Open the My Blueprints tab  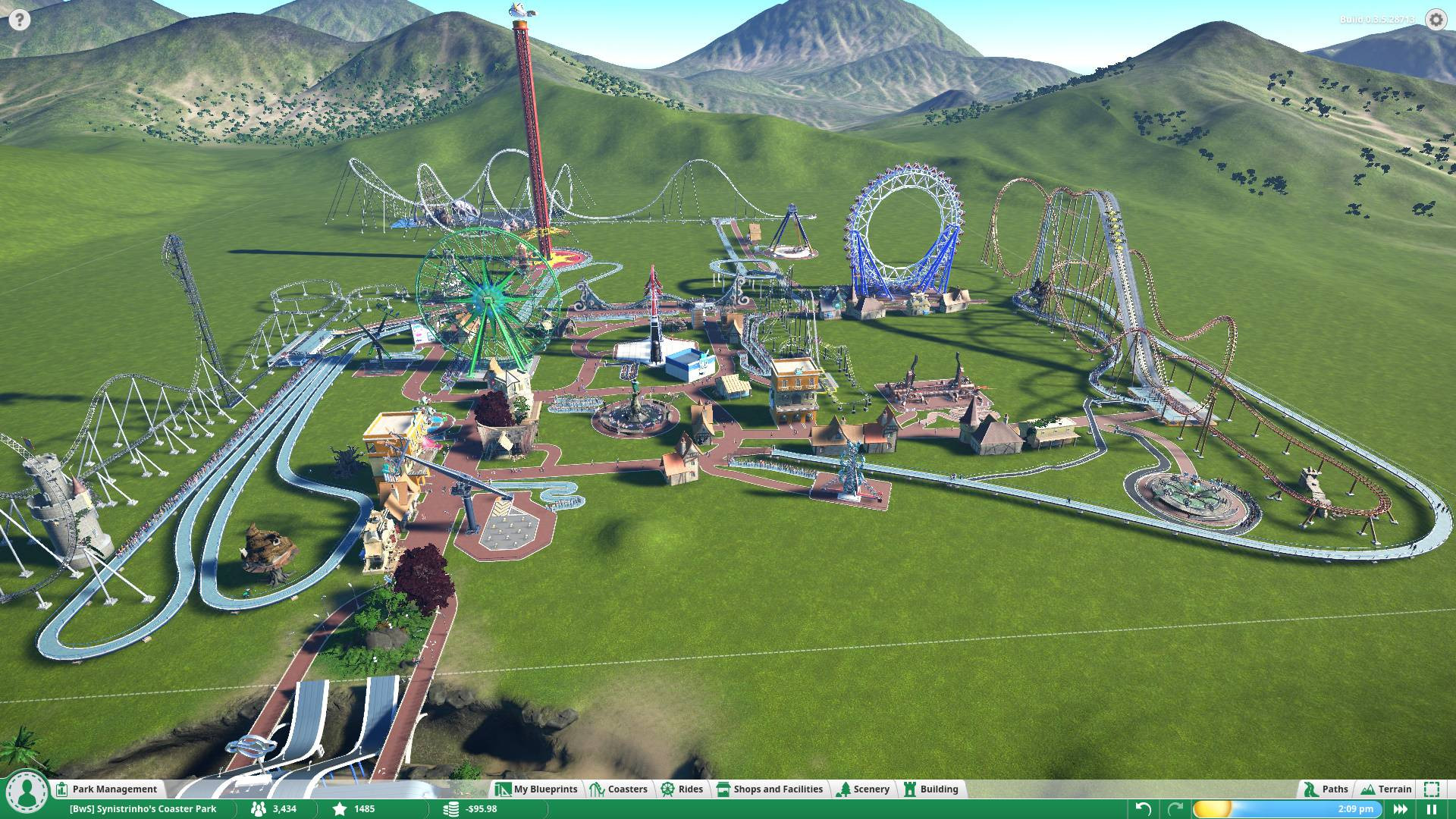(537, 789)
